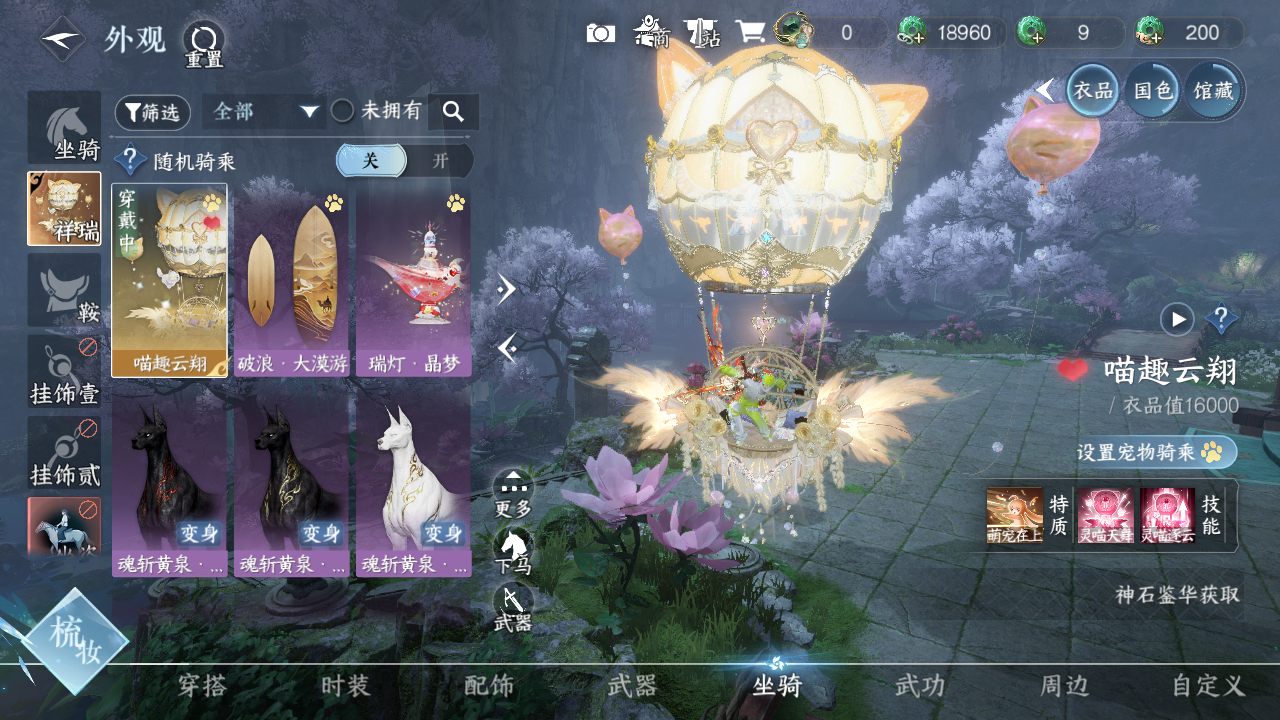1280x720 pixels.
Task: Choose the 破浪·大漠游 surfboard mount
Action: (291, 280)
